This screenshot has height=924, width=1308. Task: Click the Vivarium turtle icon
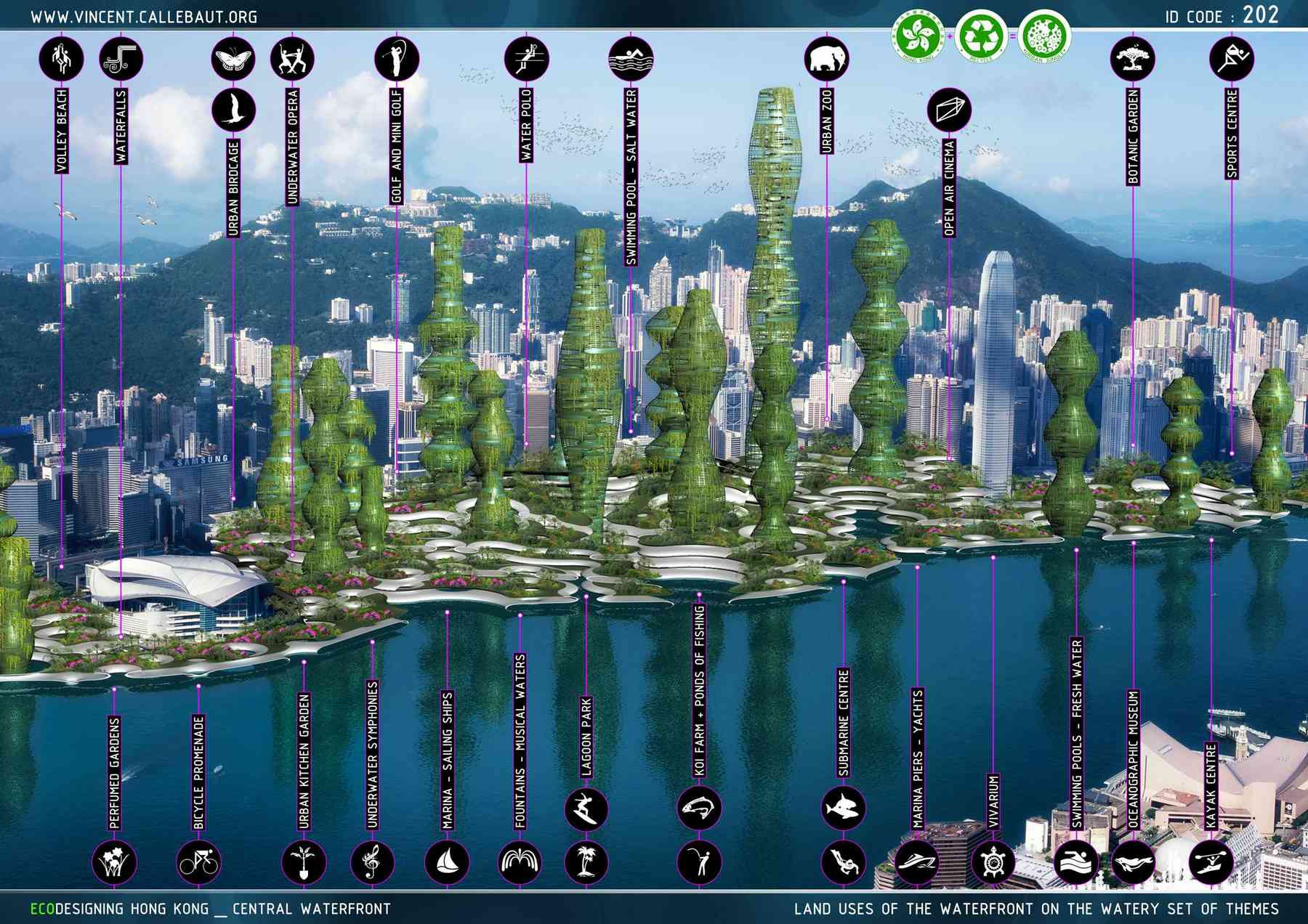[993, 862]
